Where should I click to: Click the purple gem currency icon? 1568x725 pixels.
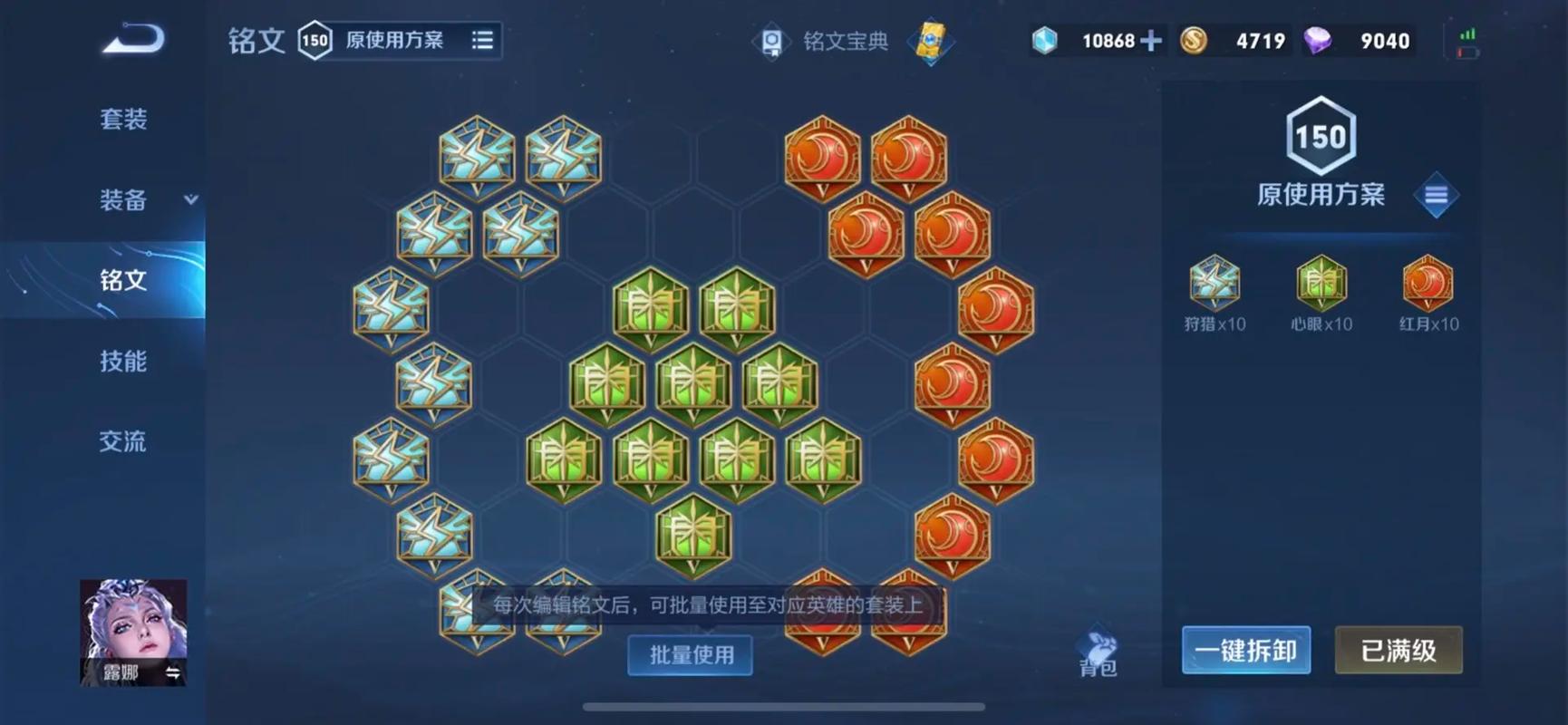tap(1316, 40)
